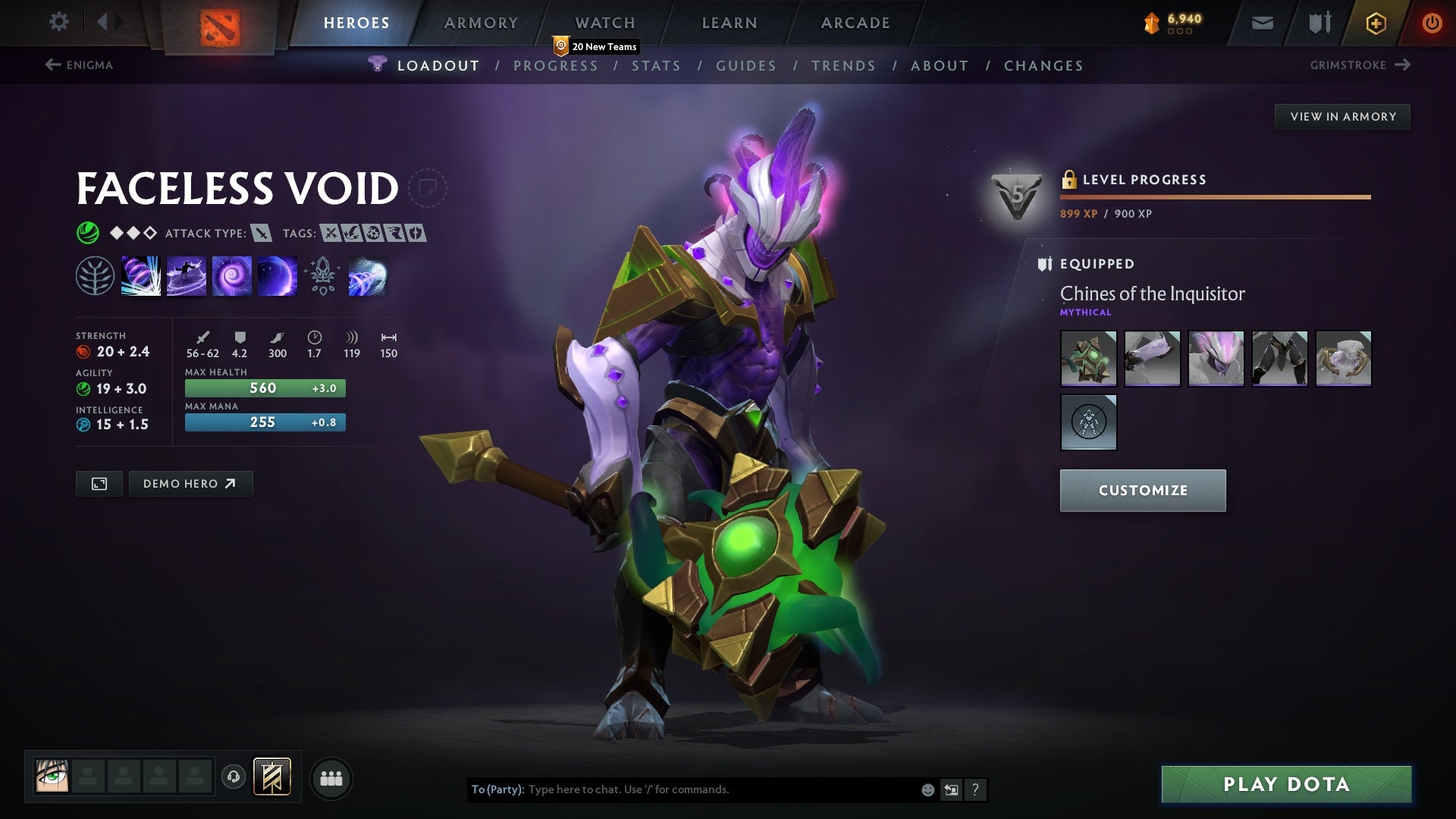The height and width of the screenshot is (819, 1456).
Task: Open the mail envelope notifications
Action: coord(1261,22)
